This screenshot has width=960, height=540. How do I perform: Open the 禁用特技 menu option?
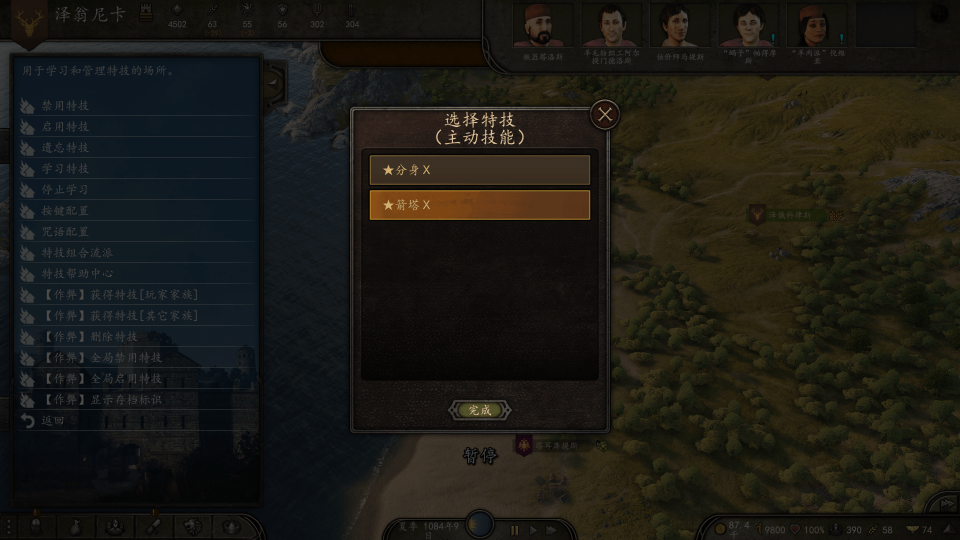click(66, 105)
